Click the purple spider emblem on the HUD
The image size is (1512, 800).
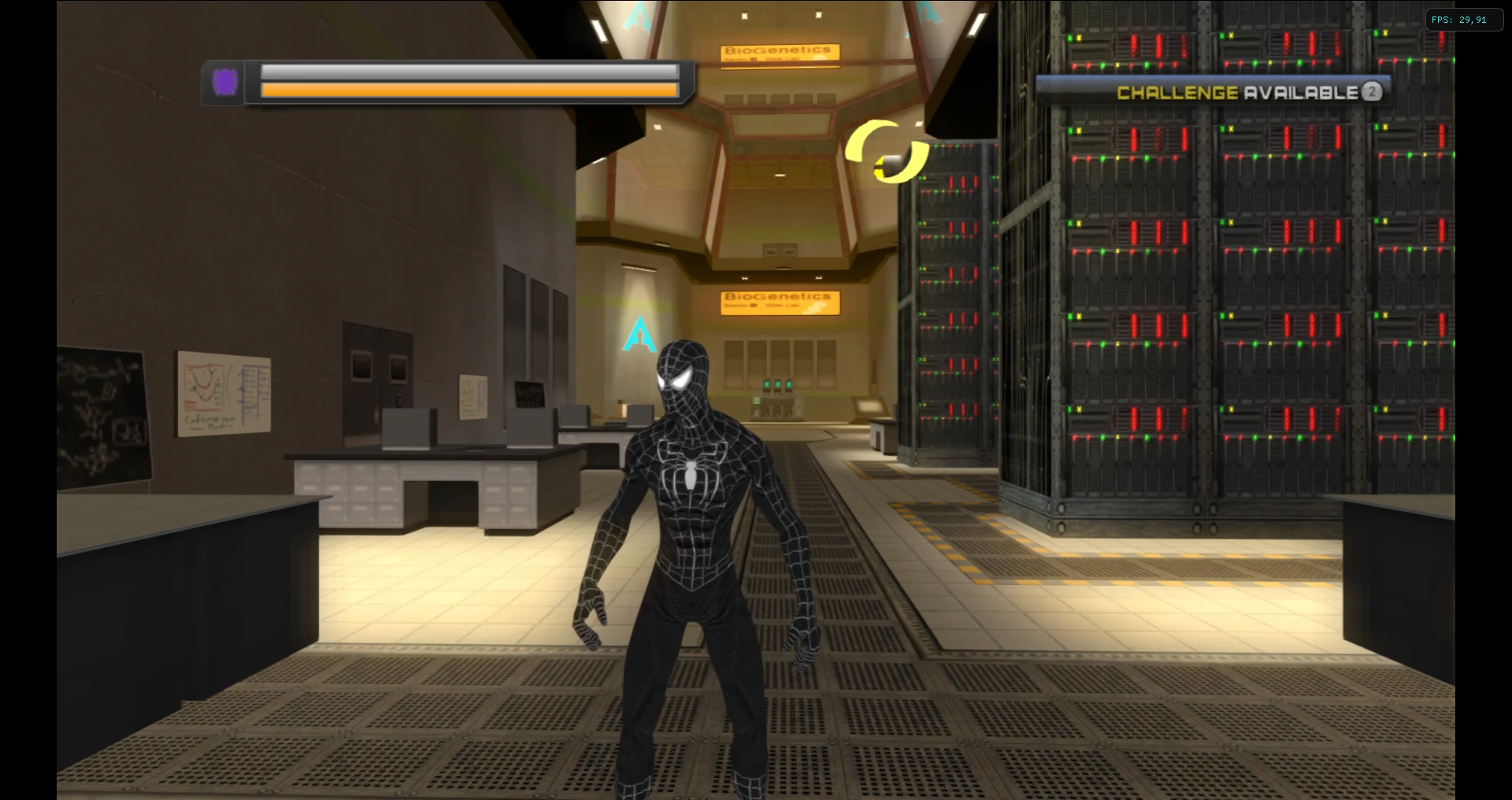[225, 82]
